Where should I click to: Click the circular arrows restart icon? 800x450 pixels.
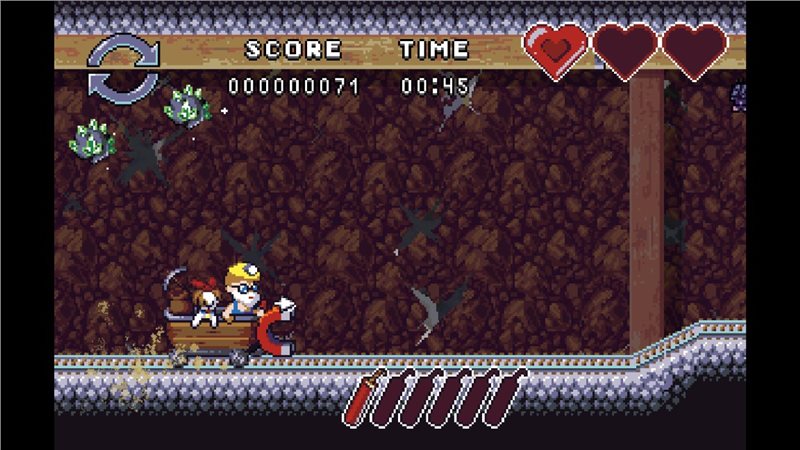123,66
